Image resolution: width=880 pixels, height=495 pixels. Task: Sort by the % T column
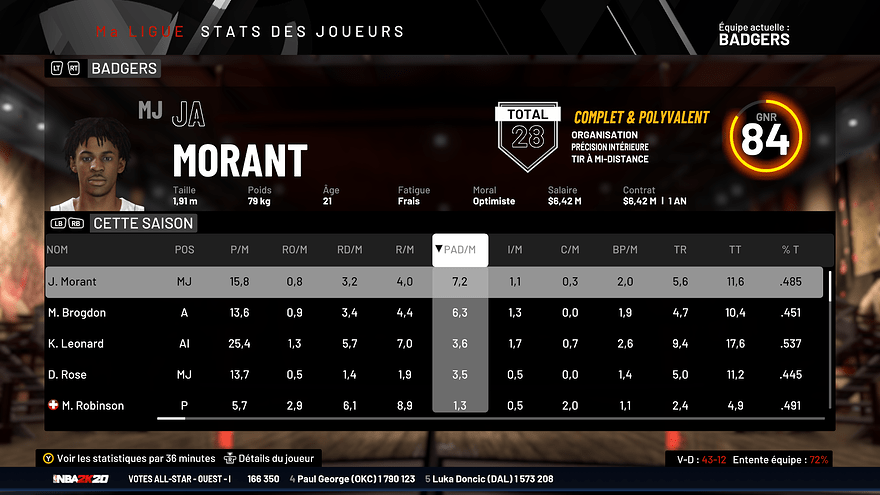790,249
